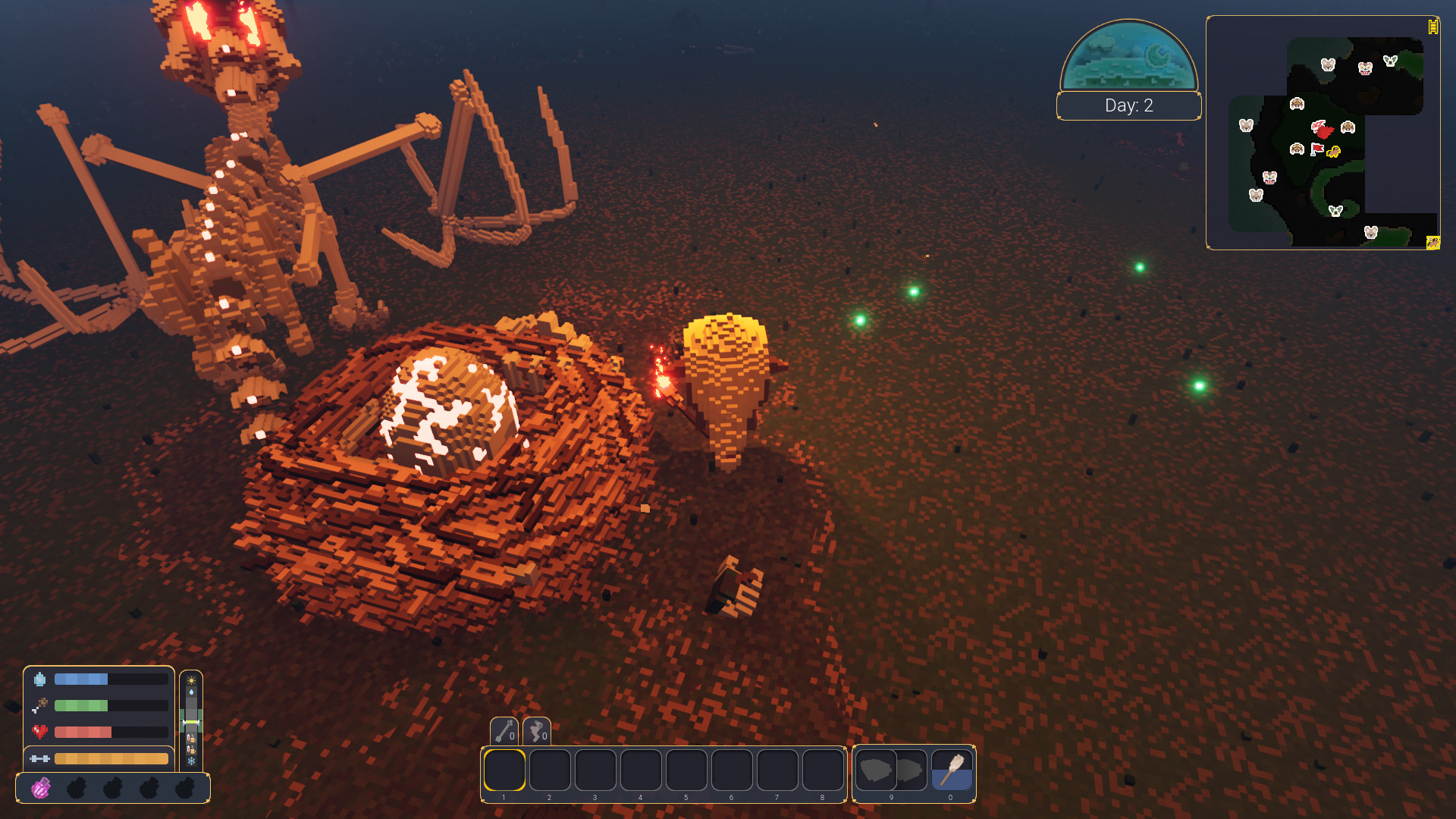Select the torch in slot 0
1456x819 pixels.
click(x=950, y=770)
